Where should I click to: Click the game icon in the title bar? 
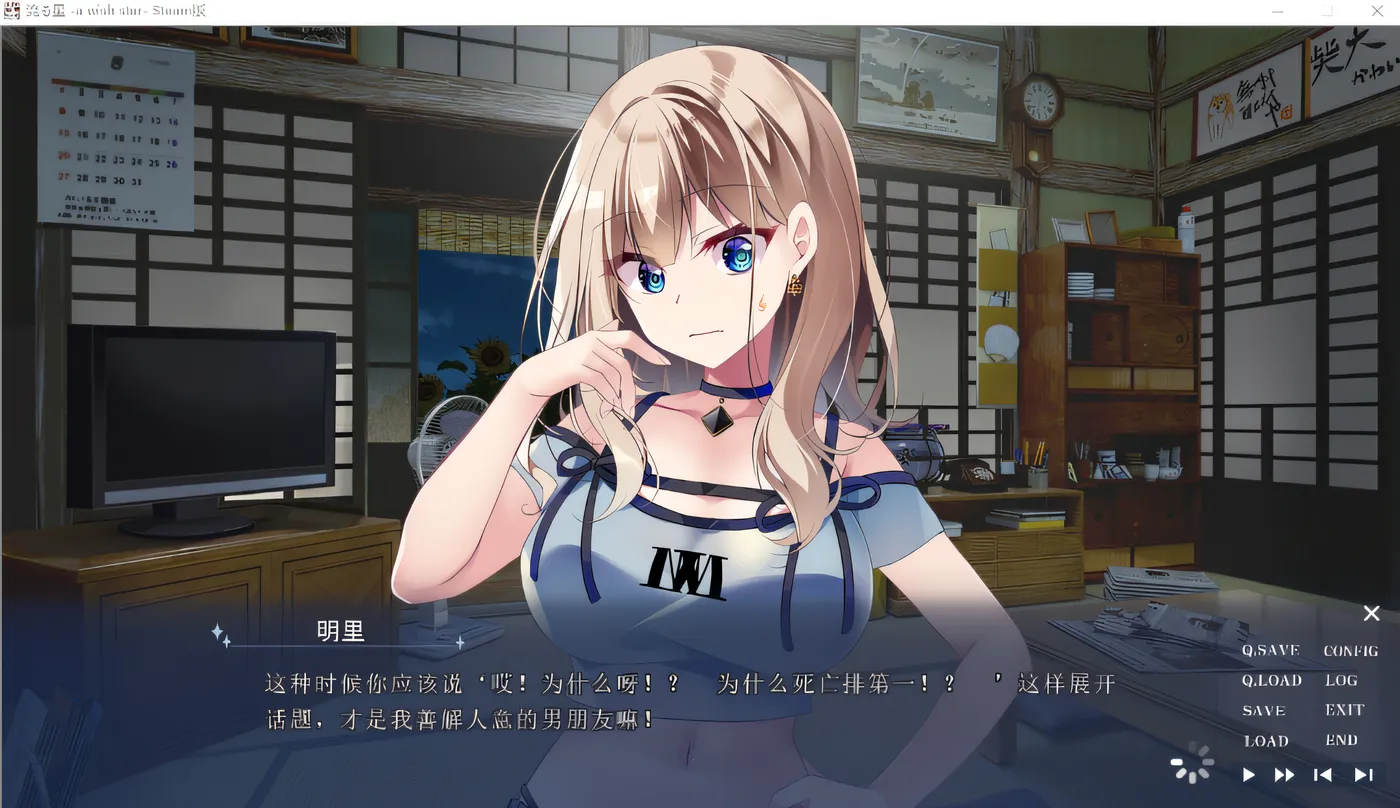point(10,11)
